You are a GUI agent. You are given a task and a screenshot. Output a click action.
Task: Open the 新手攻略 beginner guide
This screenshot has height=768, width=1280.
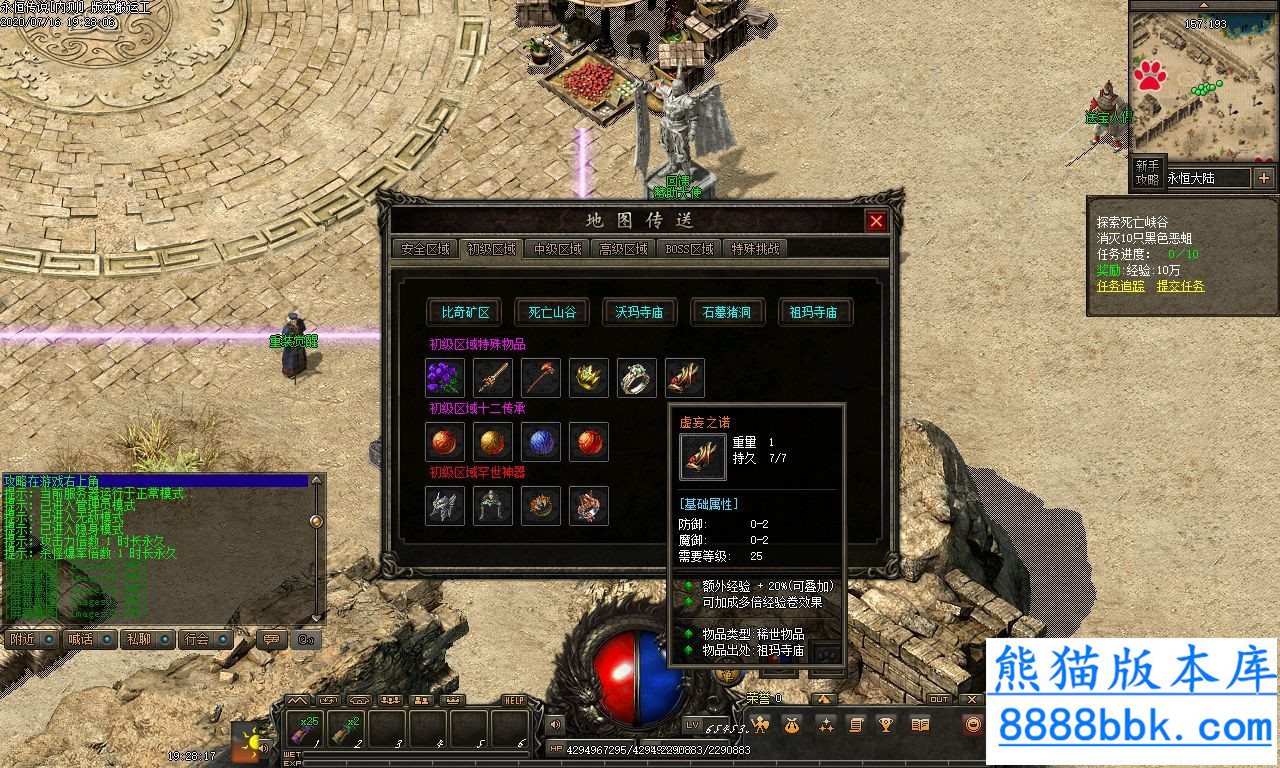tap(1147, 173)
